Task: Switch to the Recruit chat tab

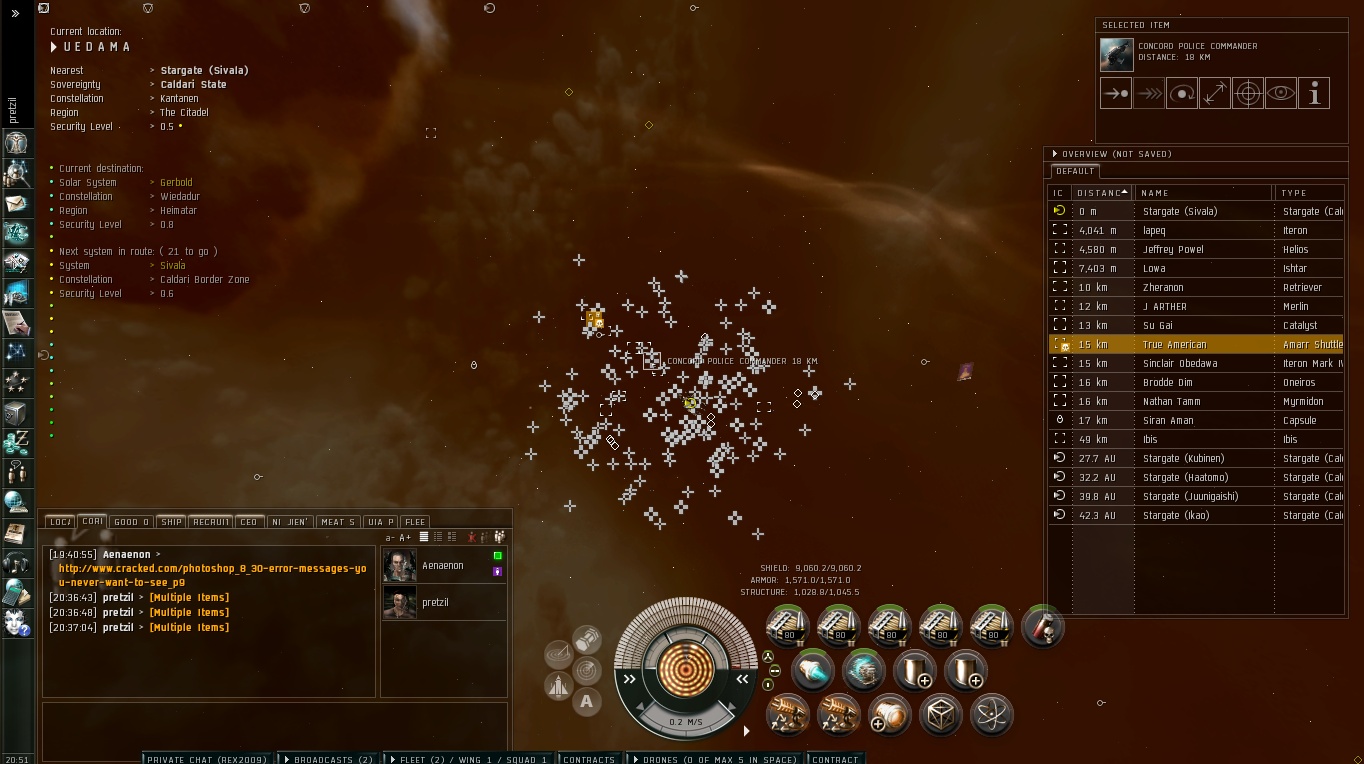Action: tap(211, 522)
